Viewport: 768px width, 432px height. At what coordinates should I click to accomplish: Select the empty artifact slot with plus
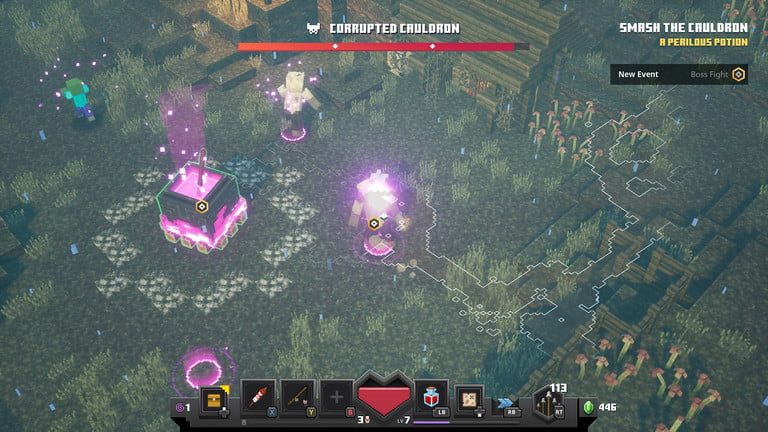[x=336, y=397]
